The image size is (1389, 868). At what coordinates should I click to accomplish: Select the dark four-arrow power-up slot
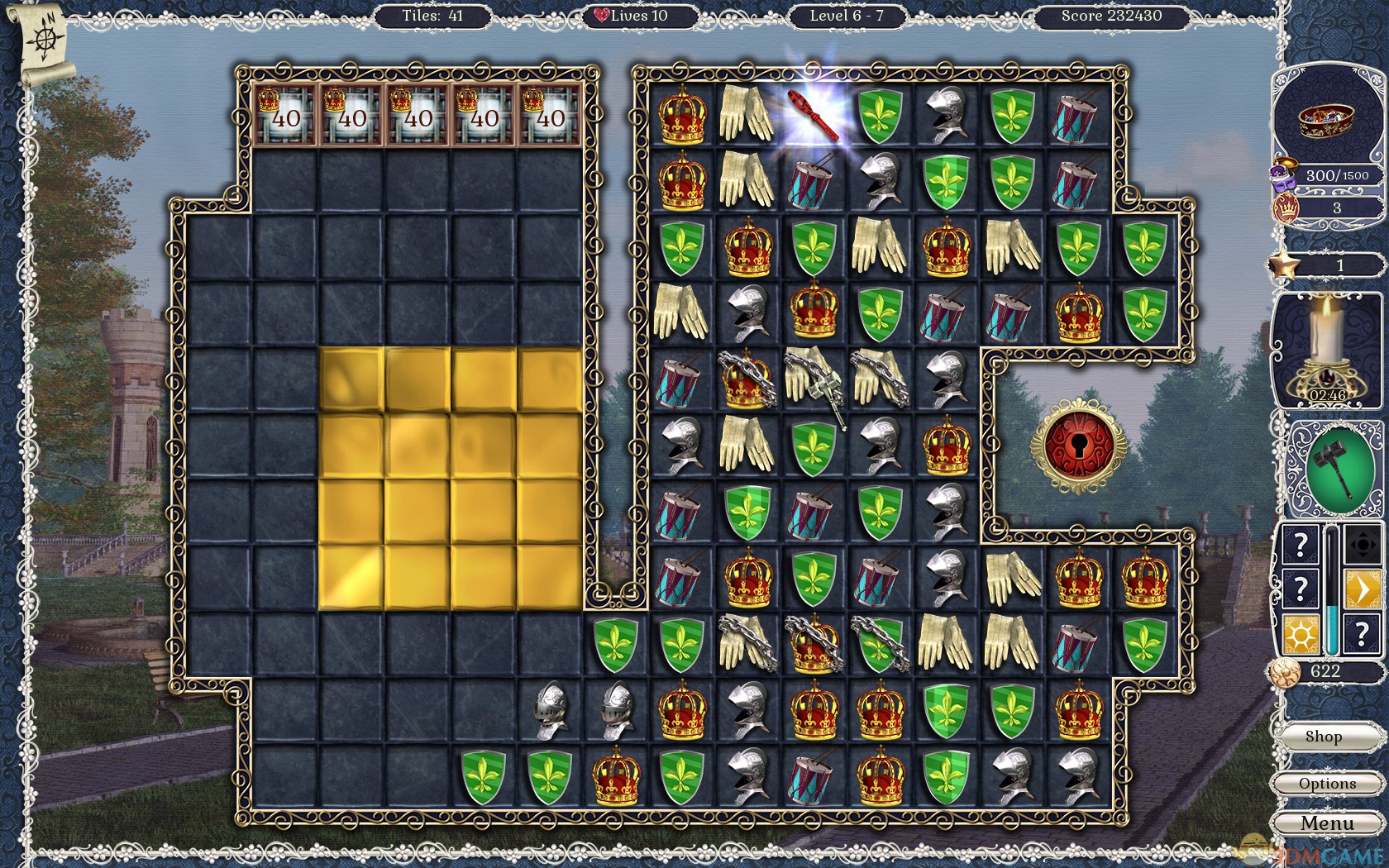pyautogui.click(x=1362, y=544)
